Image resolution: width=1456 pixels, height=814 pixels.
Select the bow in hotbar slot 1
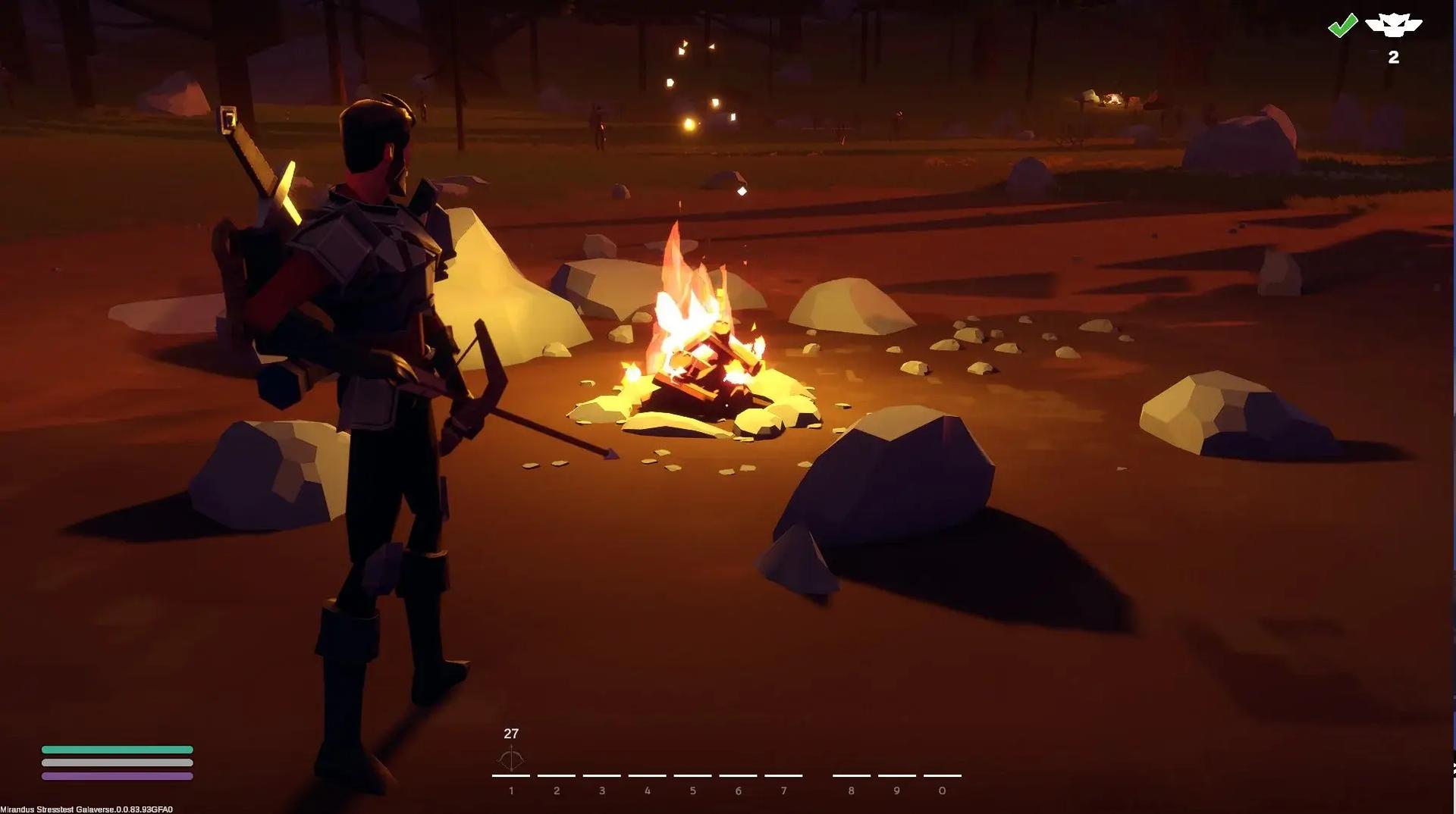(511, 759)
